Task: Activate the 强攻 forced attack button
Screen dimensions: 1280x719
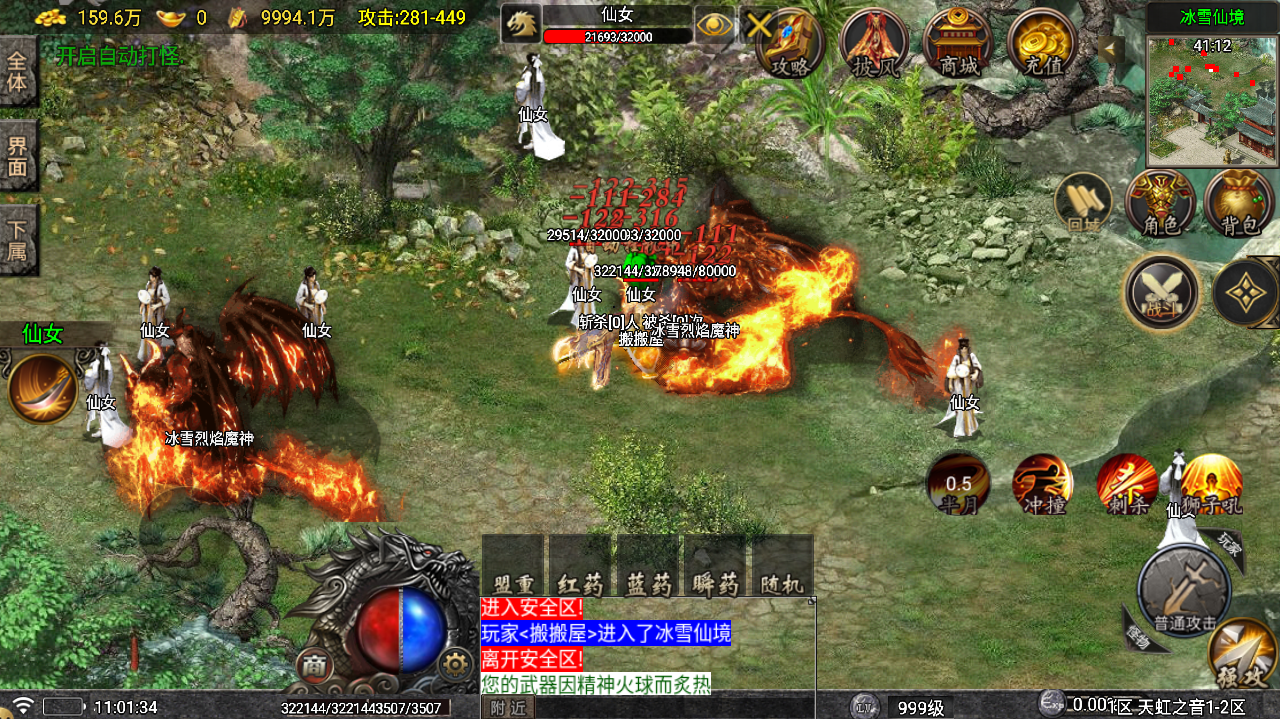Action: click(1241, 655)
